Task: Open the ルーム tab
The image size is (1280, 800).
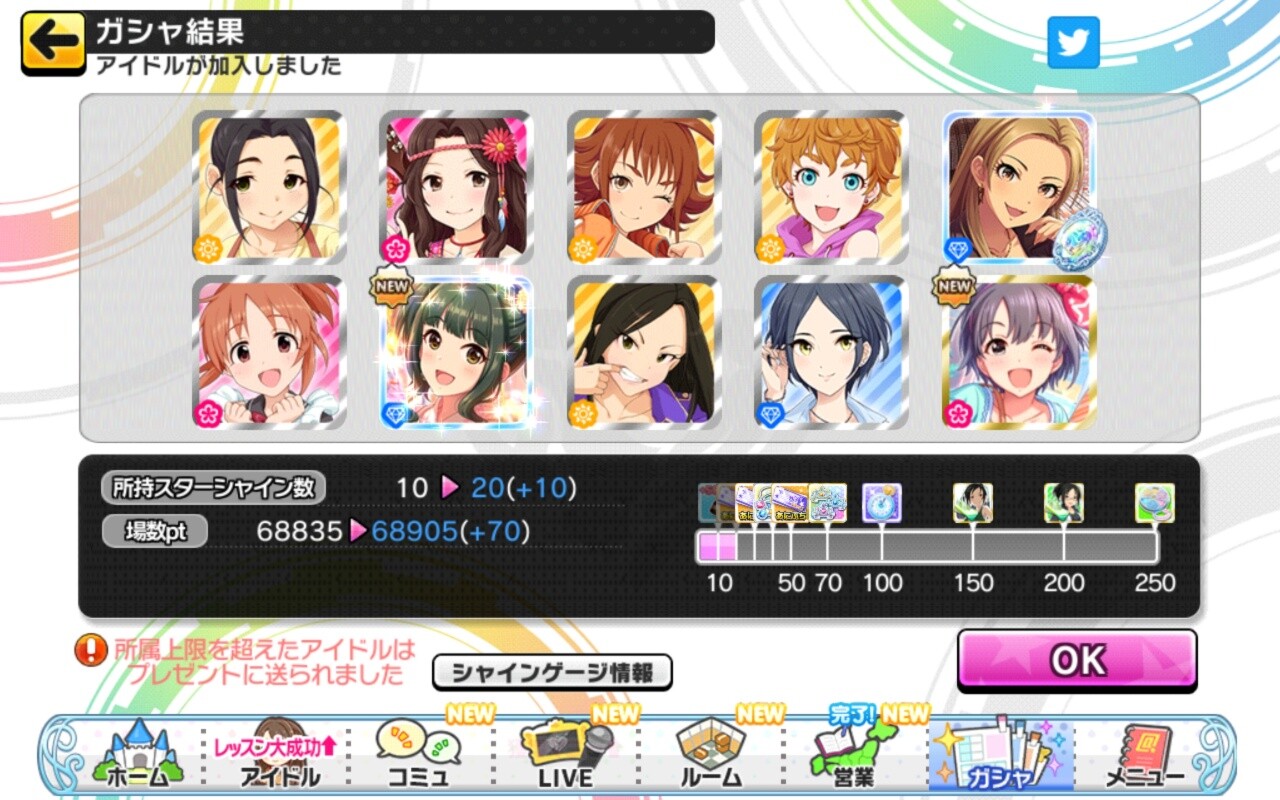Action: pos(711,757)
